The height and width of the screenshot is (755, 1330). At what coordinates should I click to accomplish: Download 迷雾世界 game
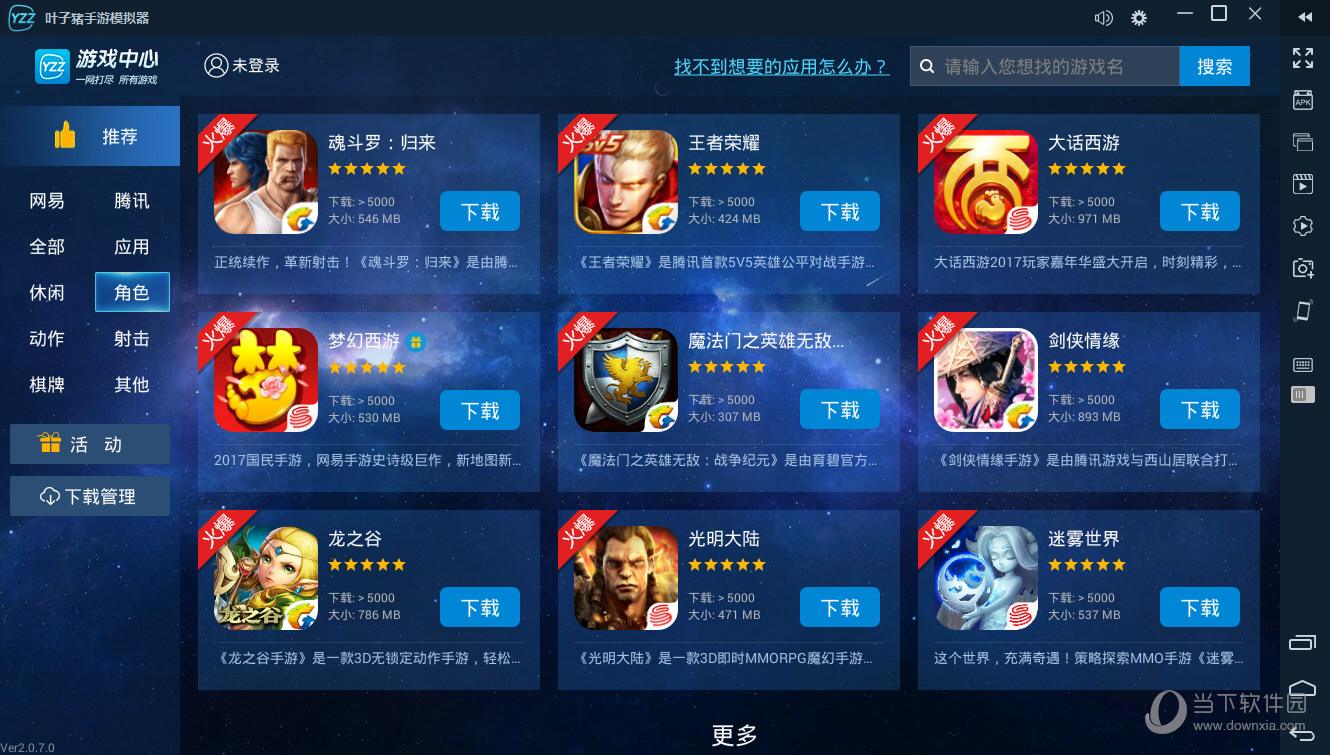(x=1200, y=608)
